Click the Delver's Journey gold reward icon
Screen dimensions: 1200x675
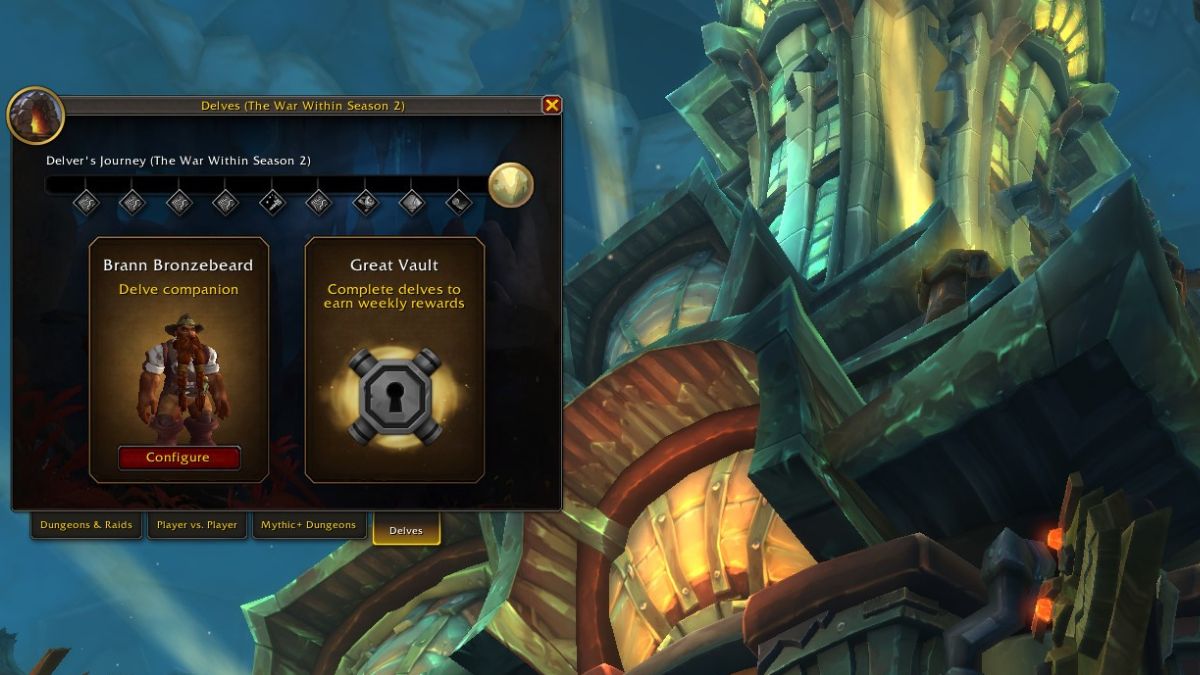point(510,185)
